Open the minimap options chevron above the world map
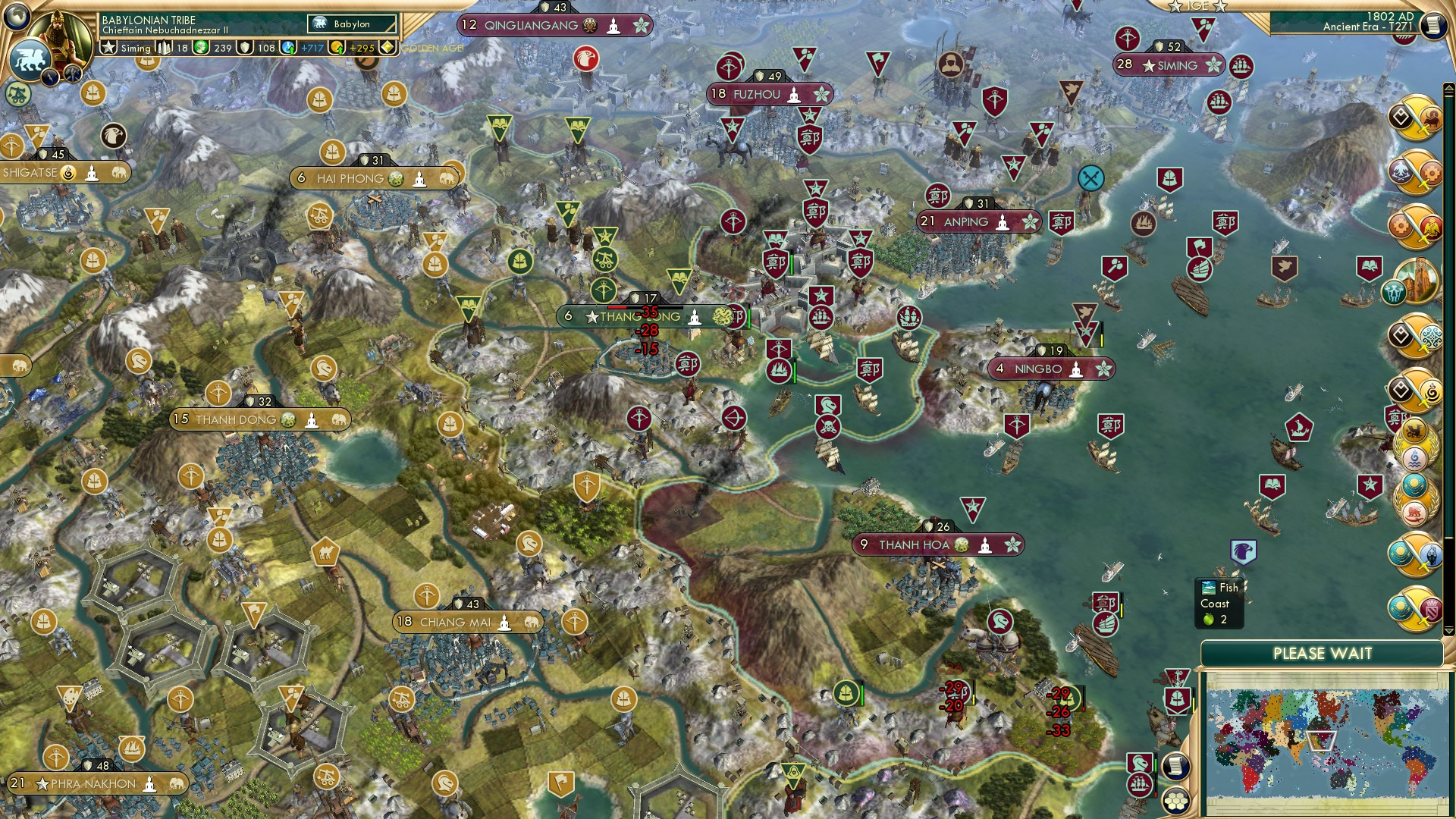The image size is (1456, 819). click(x=1449, y=633)
